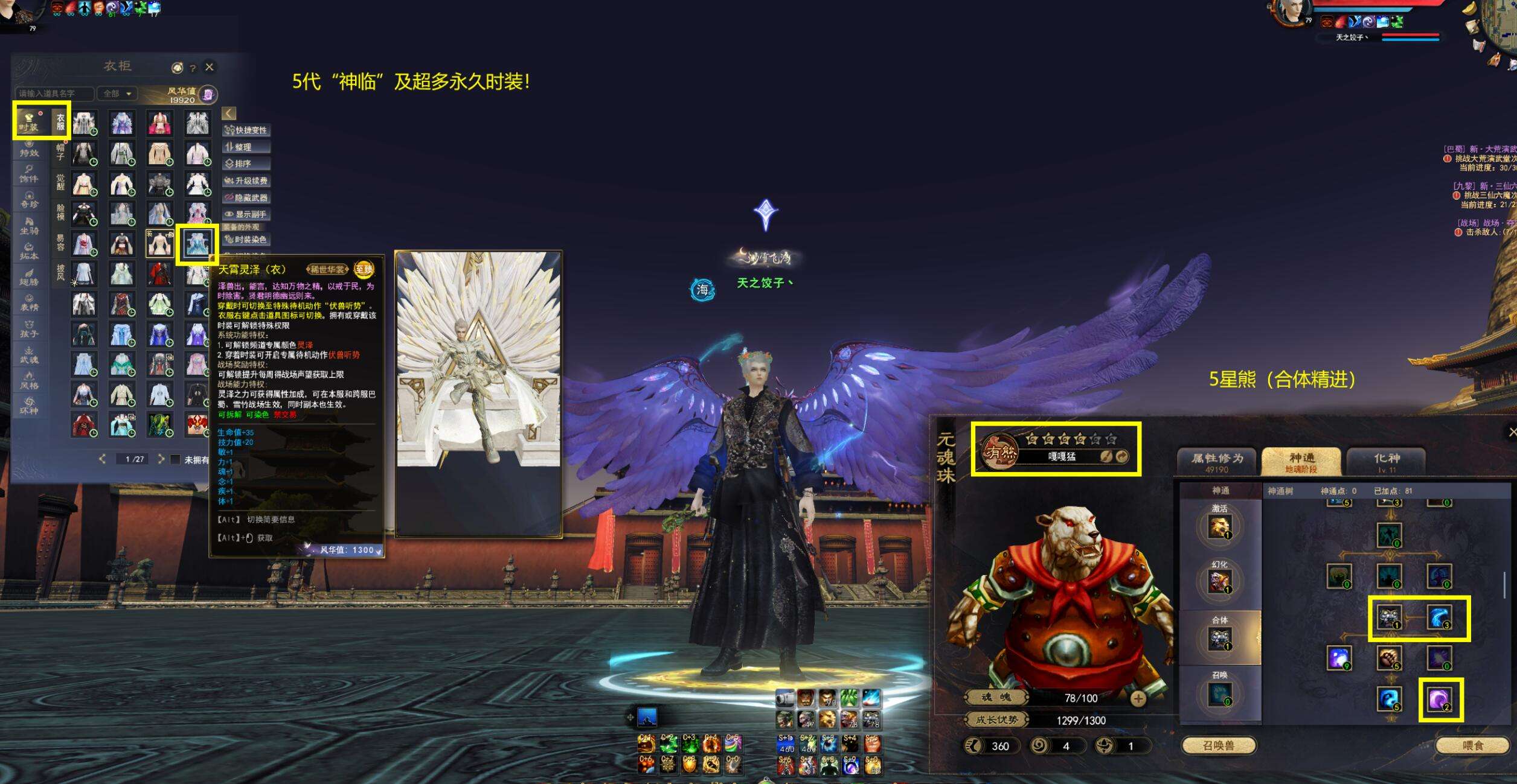Click the 排序 sort button

[246, 164]
